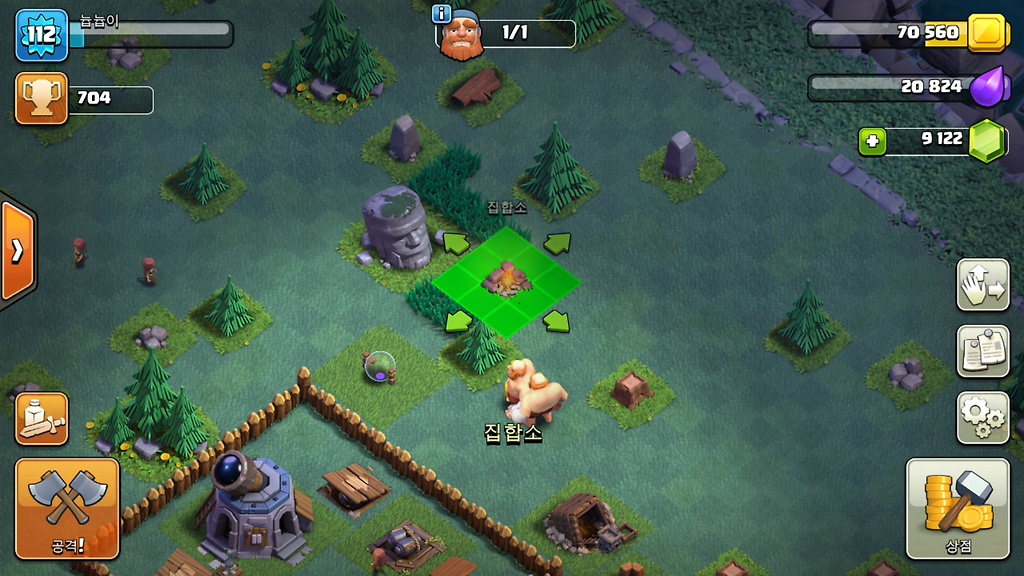This screenshot has width=1024, height=576.
Task: Add gems with the green plus button
Action: click(x=872, y=141)
